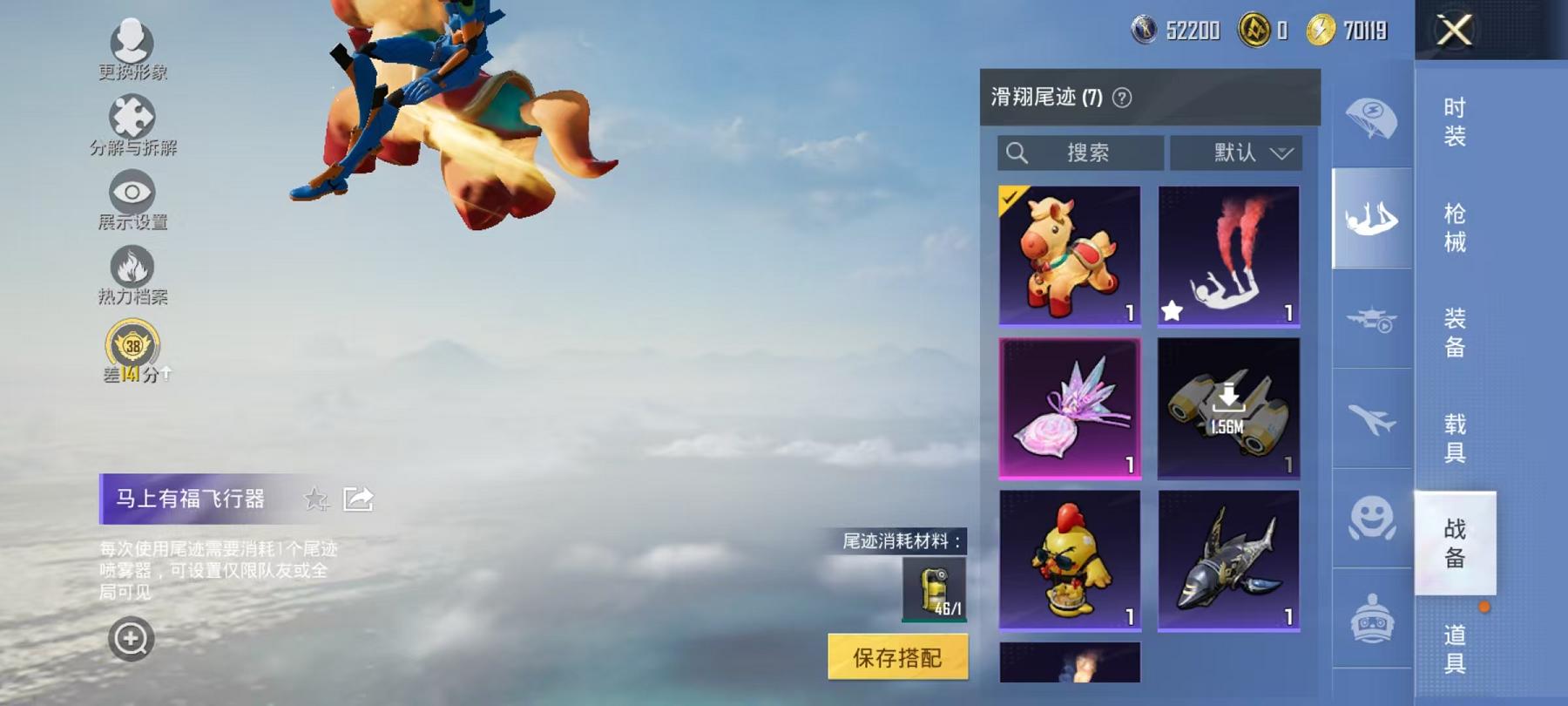Tap the share icon next to the star

359,499
